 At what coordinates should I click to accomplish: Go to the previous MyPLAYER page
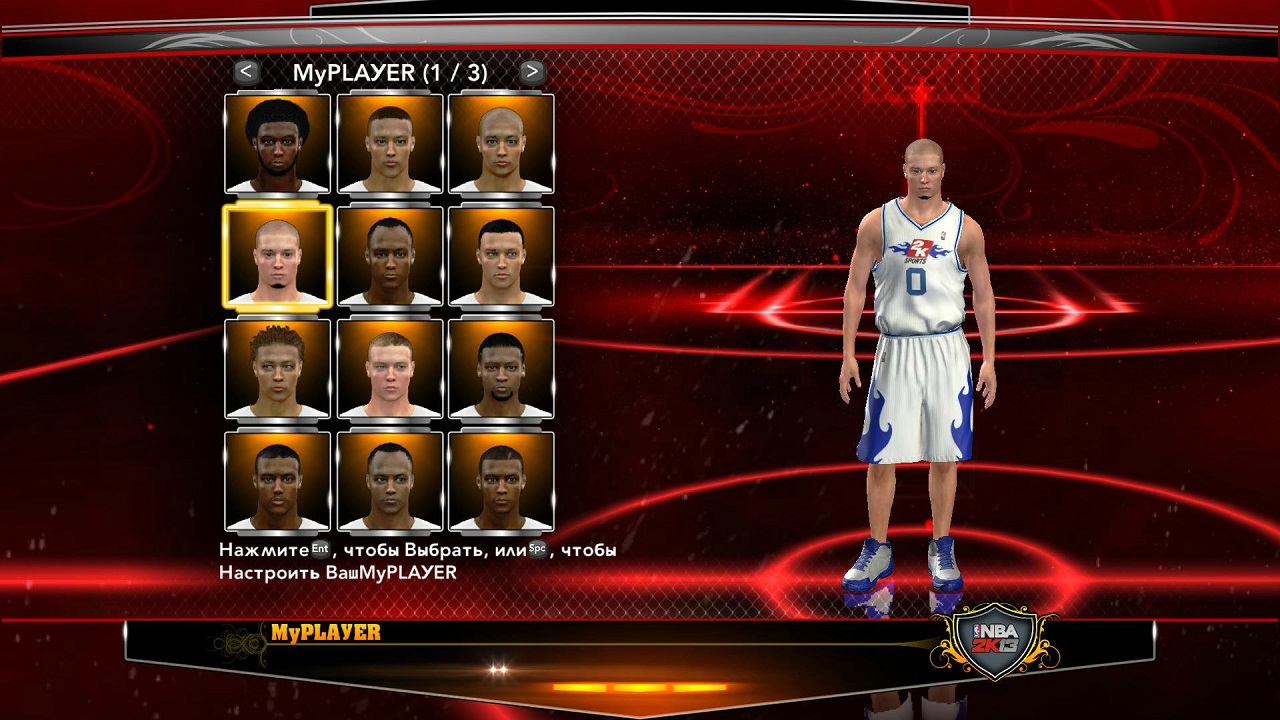click(x=246, y=72)
